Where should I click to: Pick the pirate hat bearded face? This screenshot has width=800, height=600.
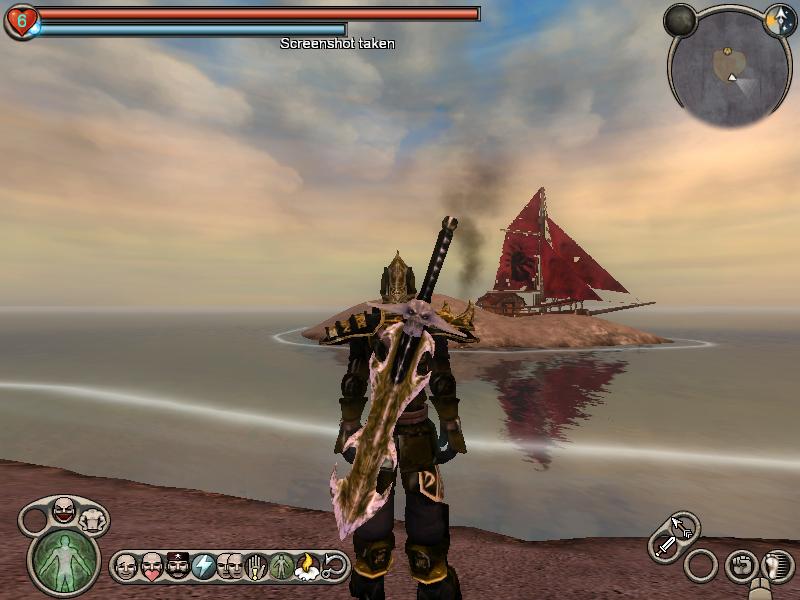[x=177, y=566]
